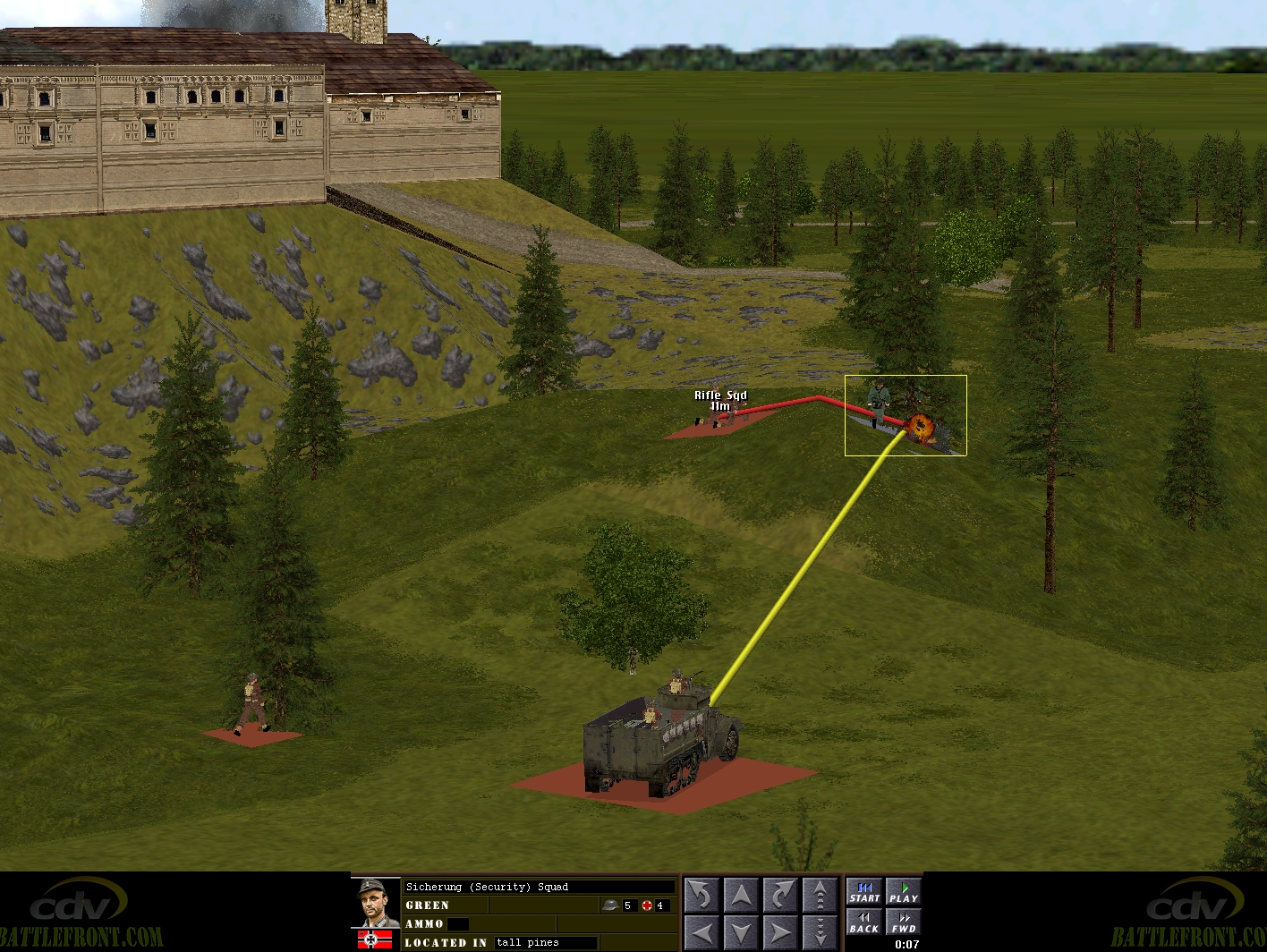1267x952 pixels.
Task: Lower camera elevation with dashed down arrow
Action: click(820, 932)
